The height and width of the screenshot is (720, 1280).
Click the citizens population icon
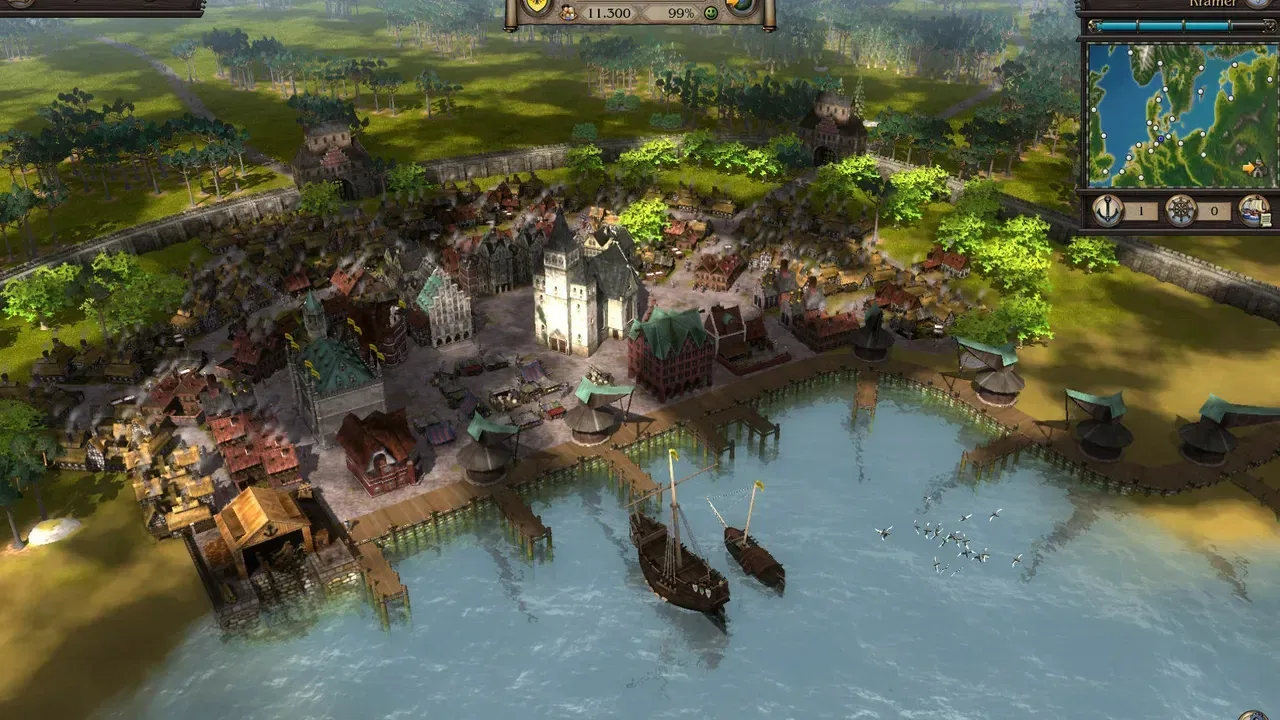tap(568, 13)
